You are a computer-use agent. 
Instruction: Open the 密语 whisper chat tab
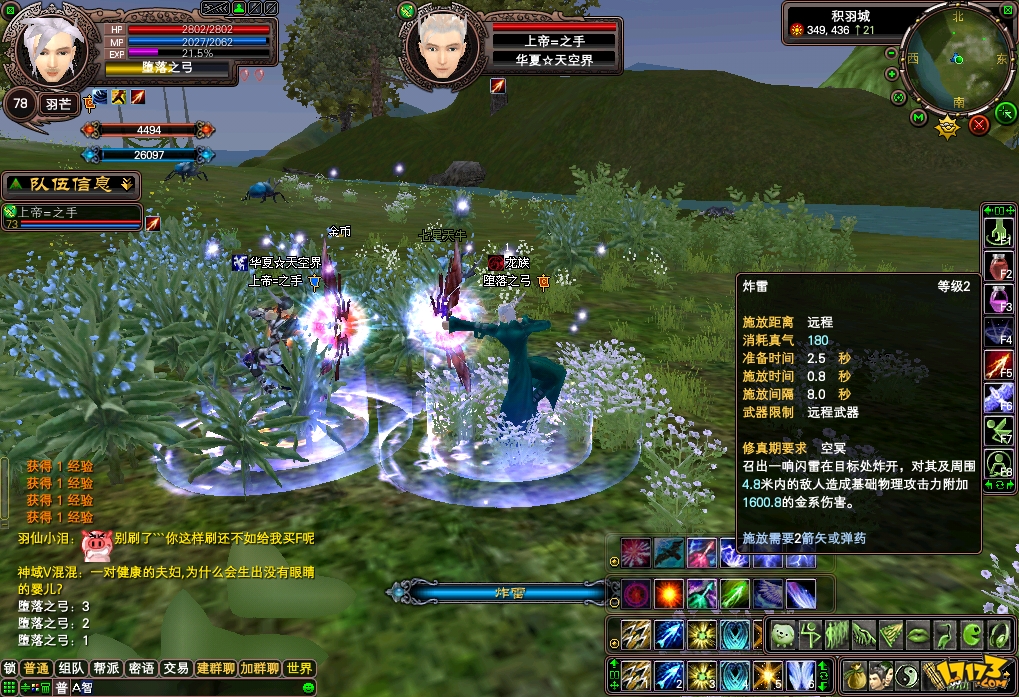click(x=141, y=668)
